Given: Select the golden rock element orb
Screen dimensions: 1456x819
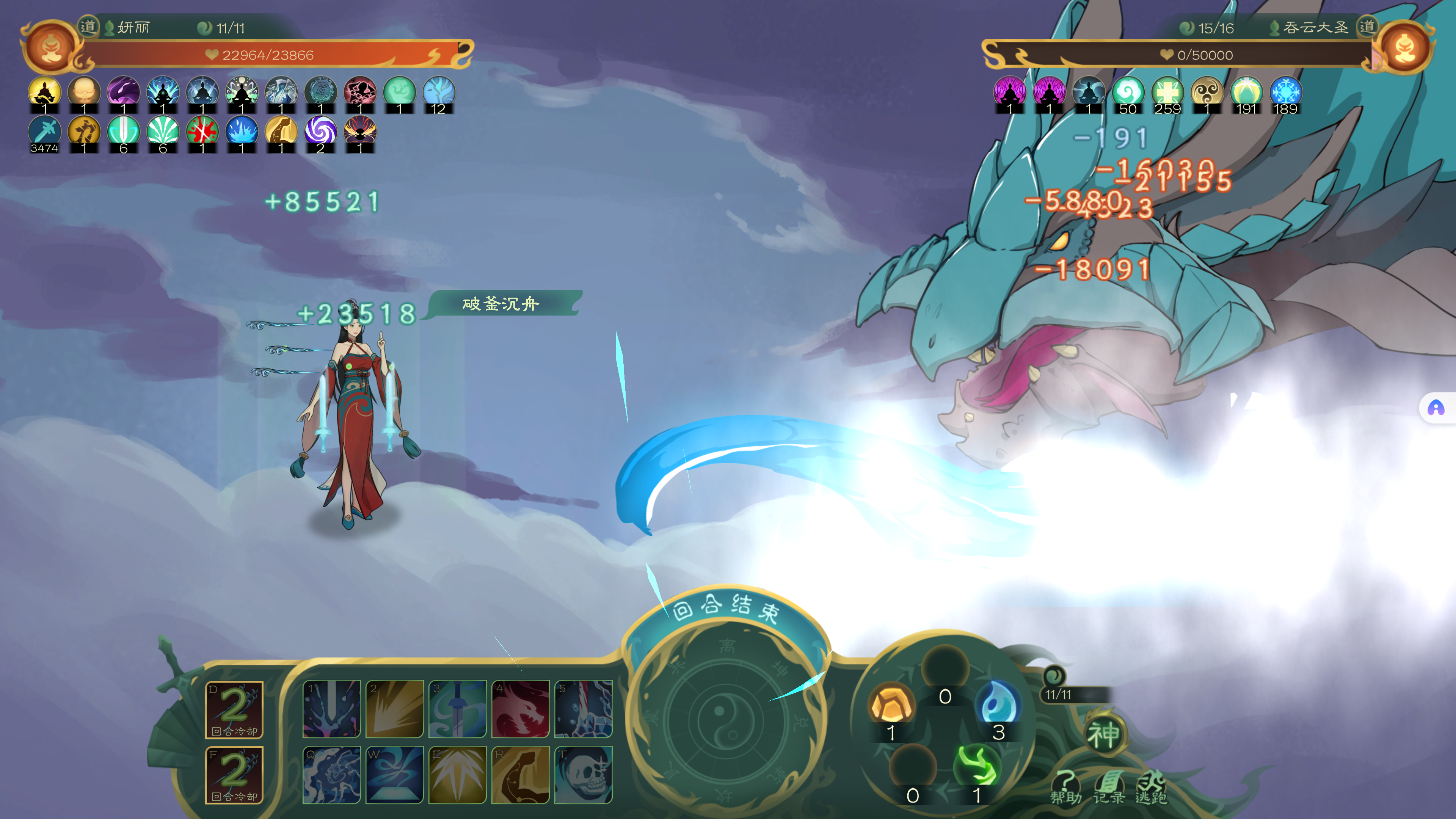Looking at the screenshot, I should click(891, 703).
